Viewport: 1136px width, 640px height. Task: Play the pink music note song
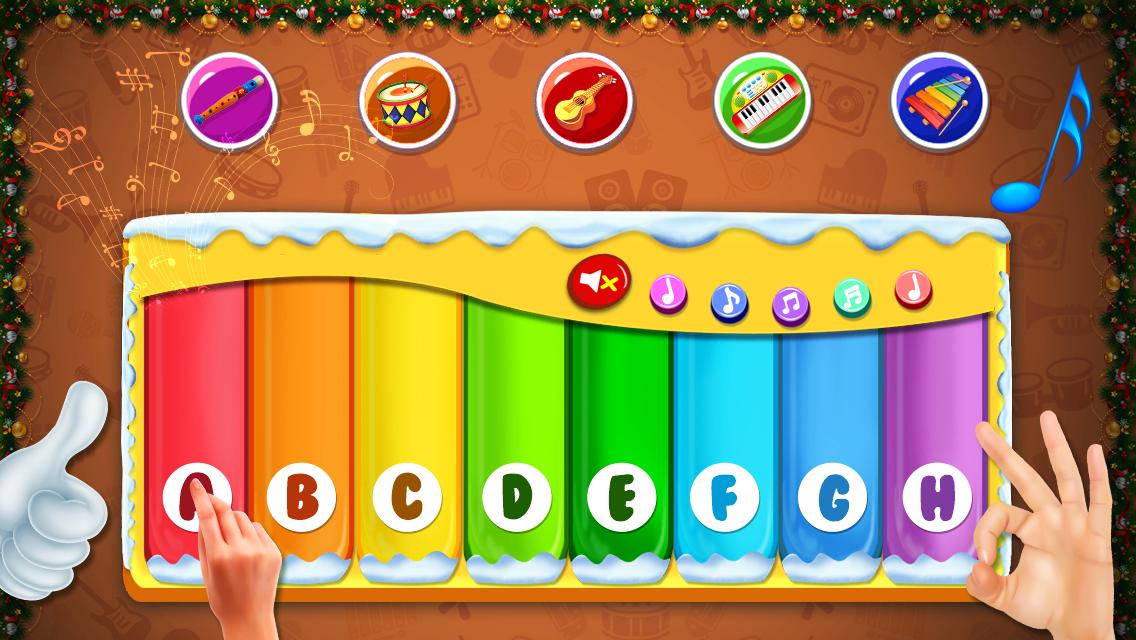tap(669, 292)
